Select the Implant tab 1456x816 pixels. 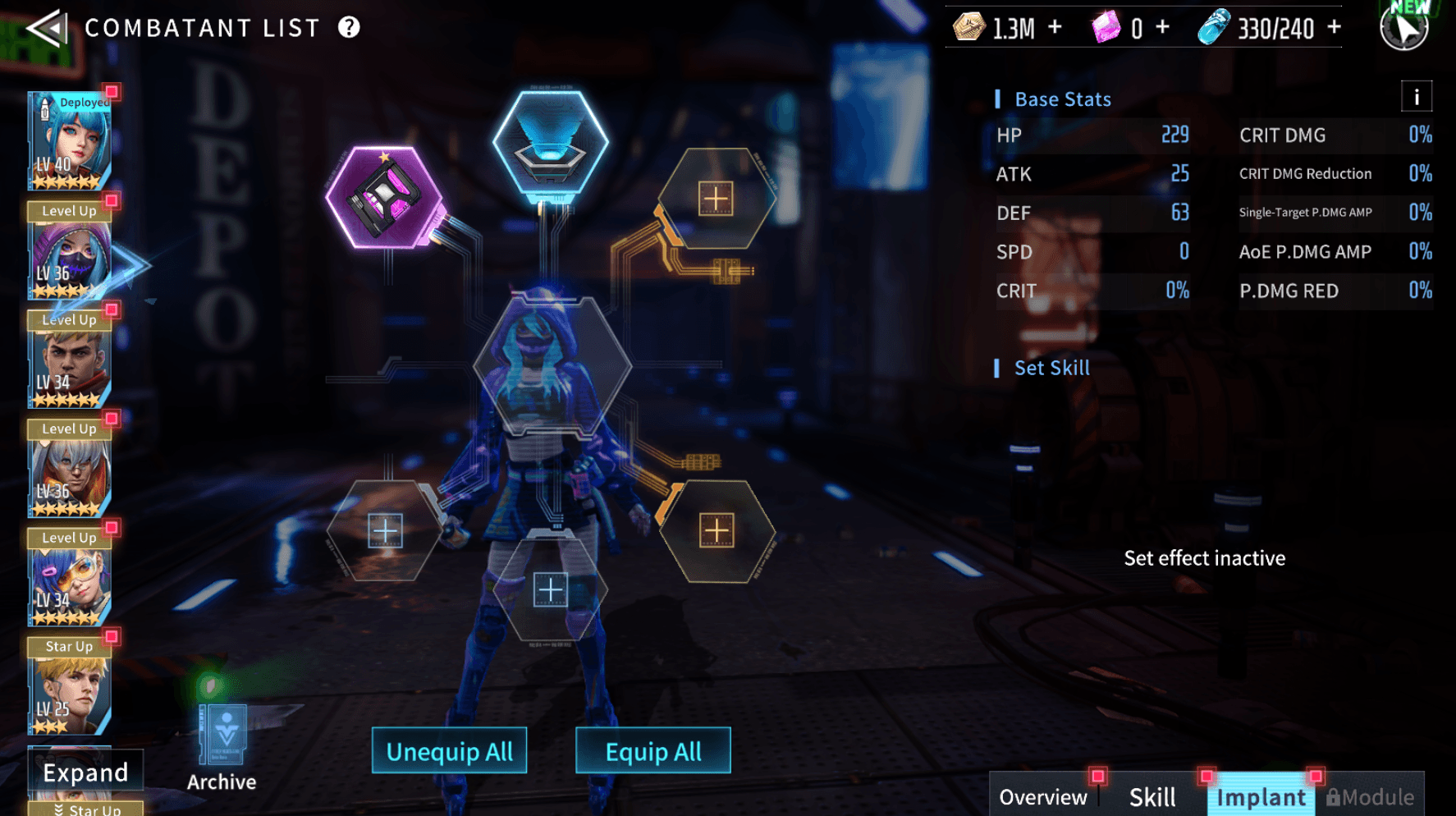[x=1261, y=796]
